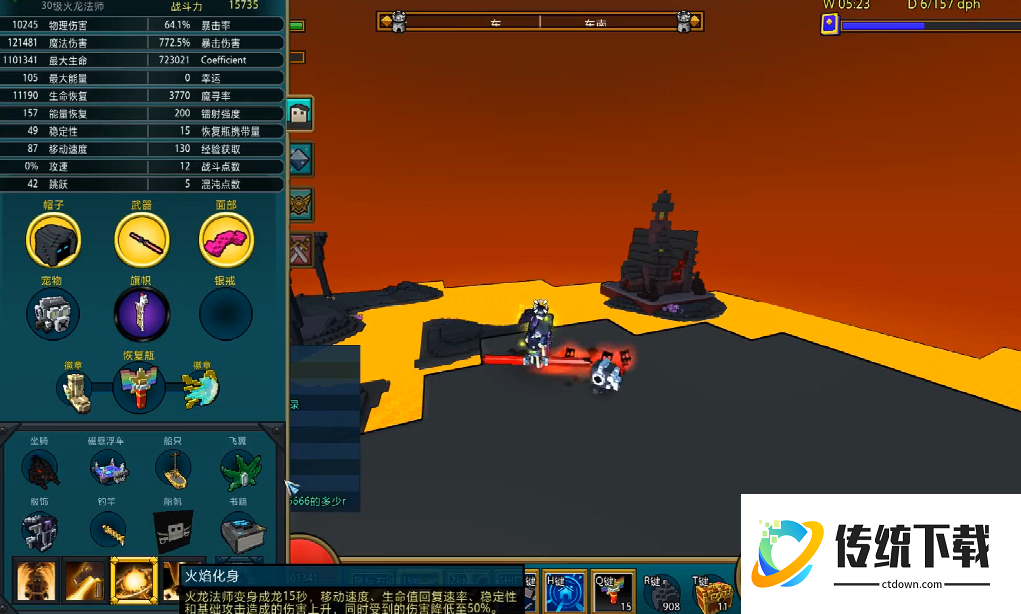The width and height of the screenshot is (1021, 614).
Task: Select the green wings (飞翼) slot
Action: tap(240, 468)
